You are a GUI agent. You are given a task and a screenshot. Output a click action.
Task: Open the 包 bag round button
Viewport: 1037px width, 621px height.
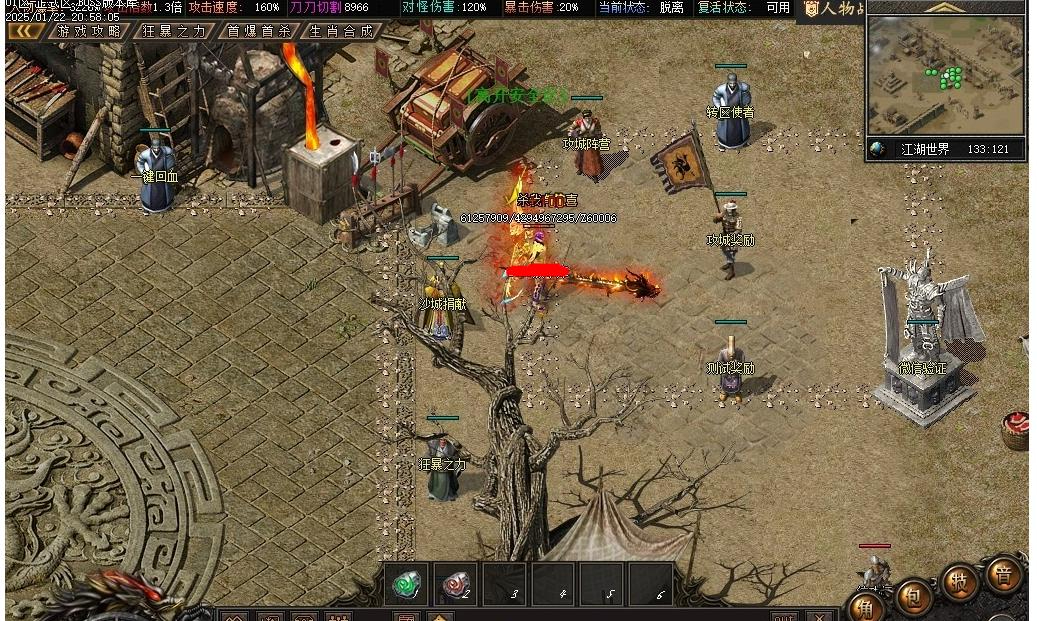click(x=913, y=597)
